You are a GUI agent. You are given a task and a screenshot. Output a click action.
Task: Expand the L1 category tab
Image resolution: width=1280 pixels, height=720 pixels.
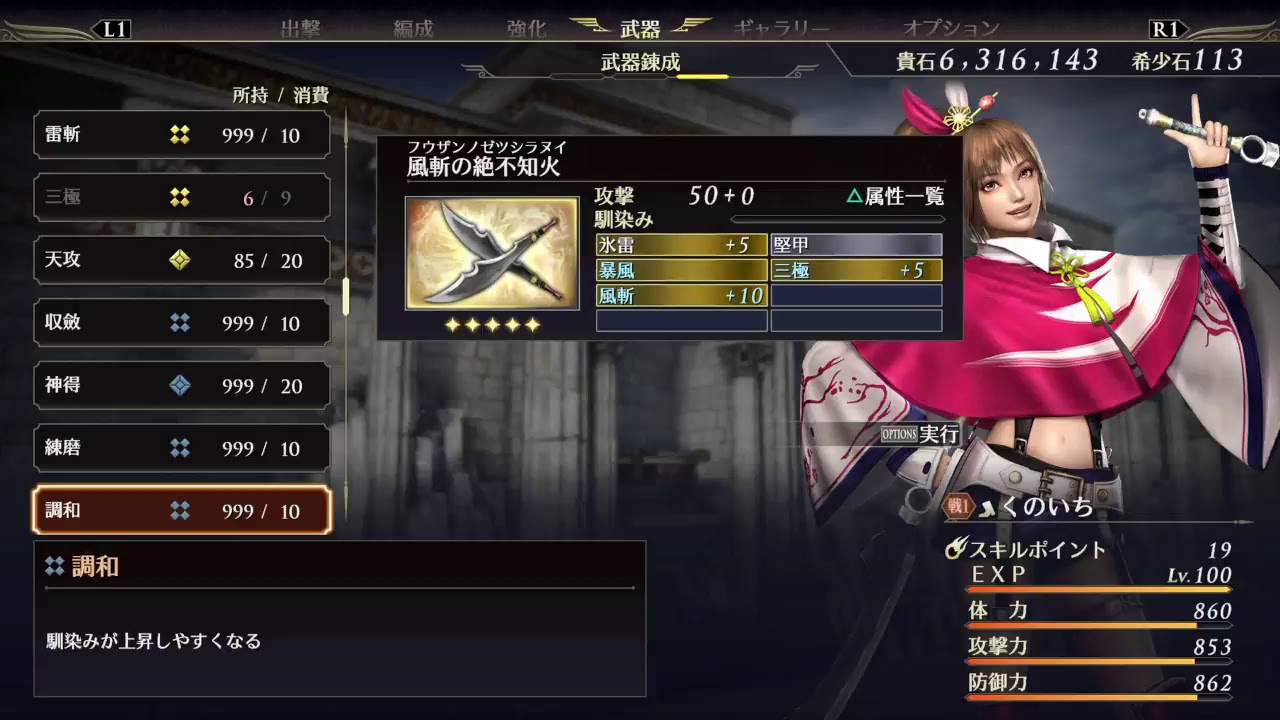113,28
